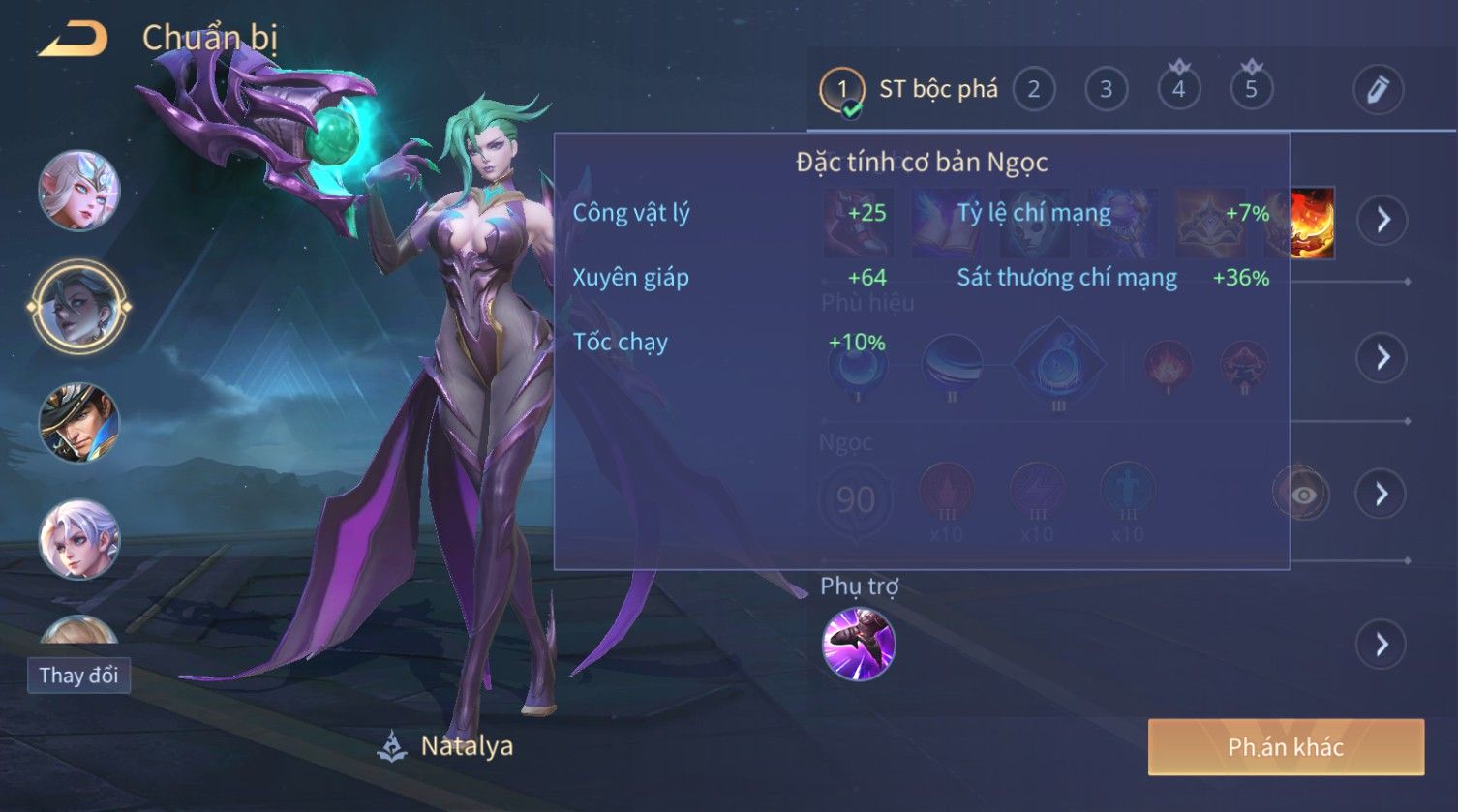Open the Phụ trợ row arrow
This screenshot has width=1458, height=812.
click(1382, 644)
